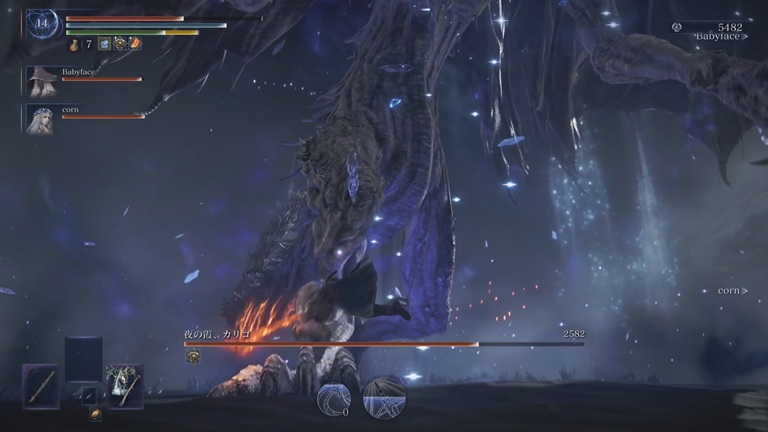Select the flask item icon
The height and width of the screenshot is (432, 768).
pyautogui.click(x=74, y=44)
